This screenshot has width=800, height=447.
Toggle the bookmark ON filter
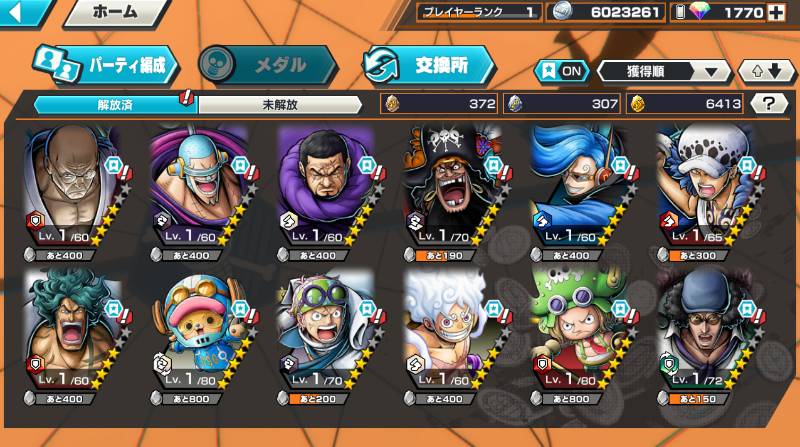[x=560, y=71]
